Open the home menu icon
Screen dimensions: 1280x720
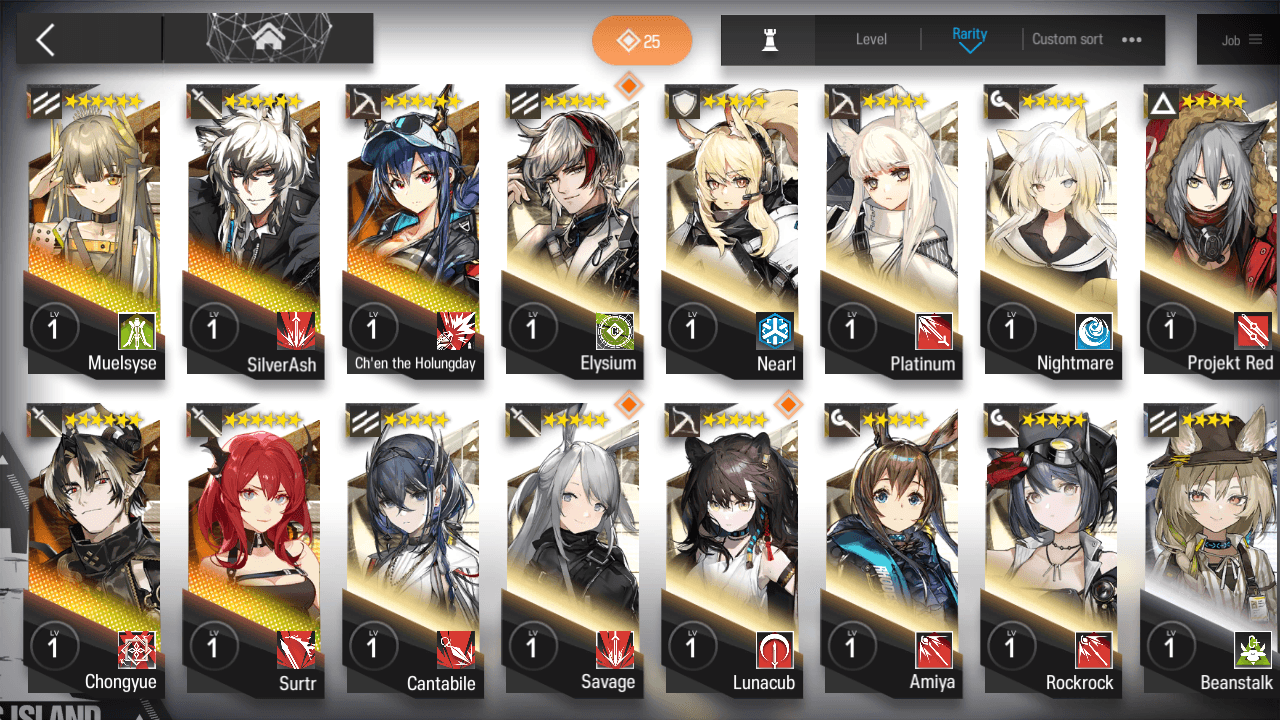click(267, 39)
